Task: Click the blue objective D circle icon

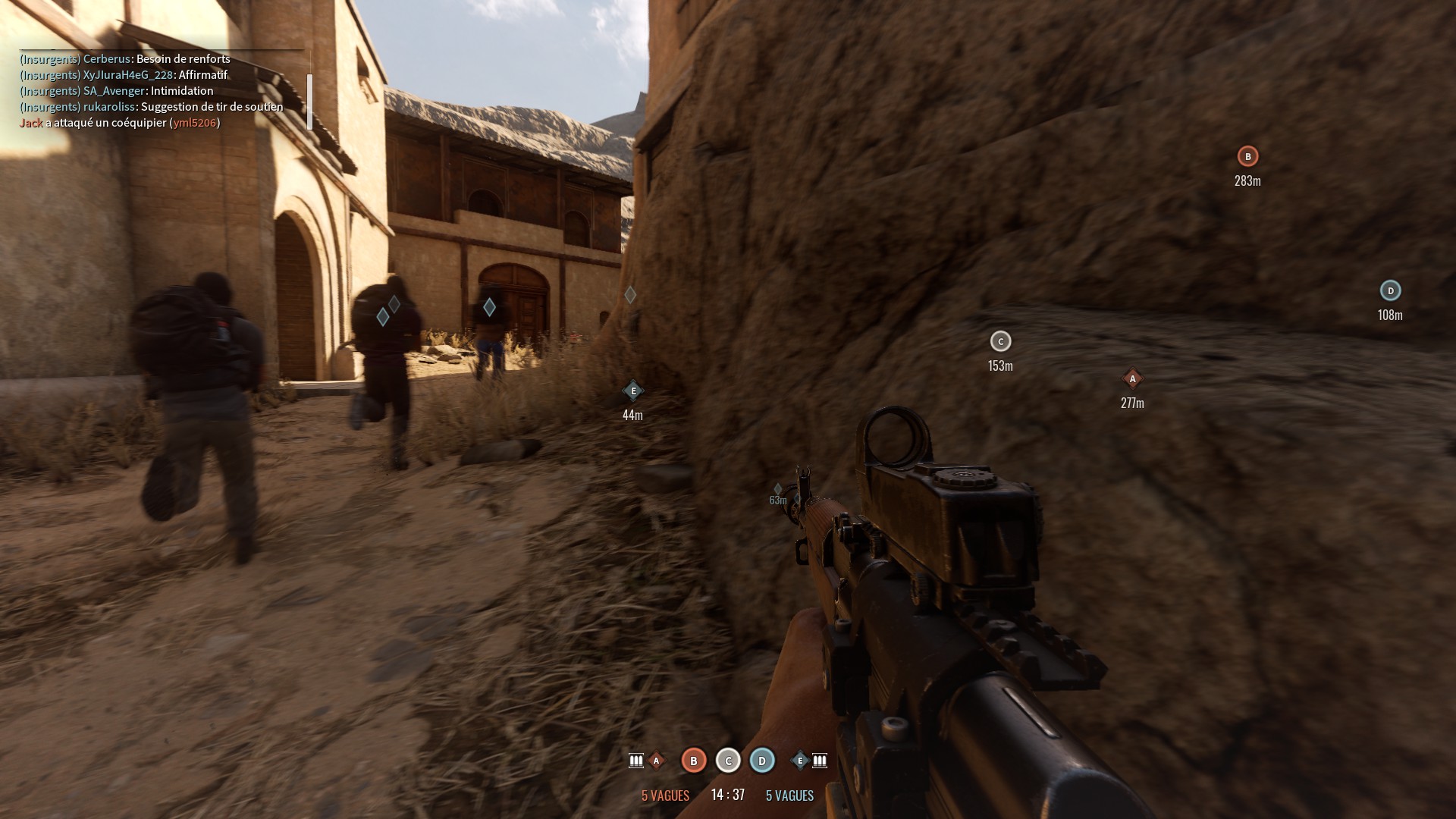Action: pyautogui.click(x=761, y=761)
